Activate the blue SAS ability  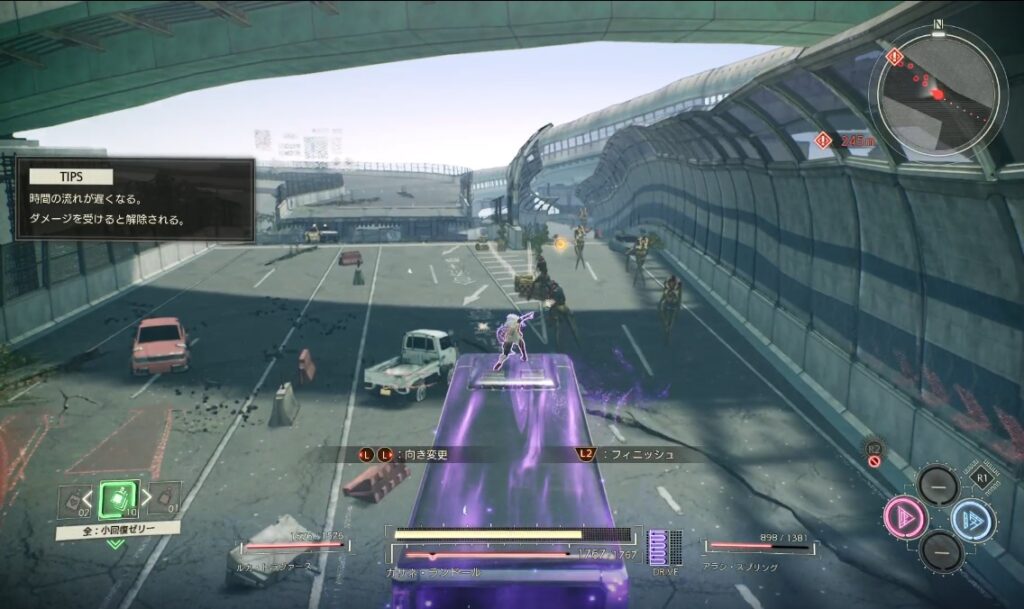[x=971, y=519]
